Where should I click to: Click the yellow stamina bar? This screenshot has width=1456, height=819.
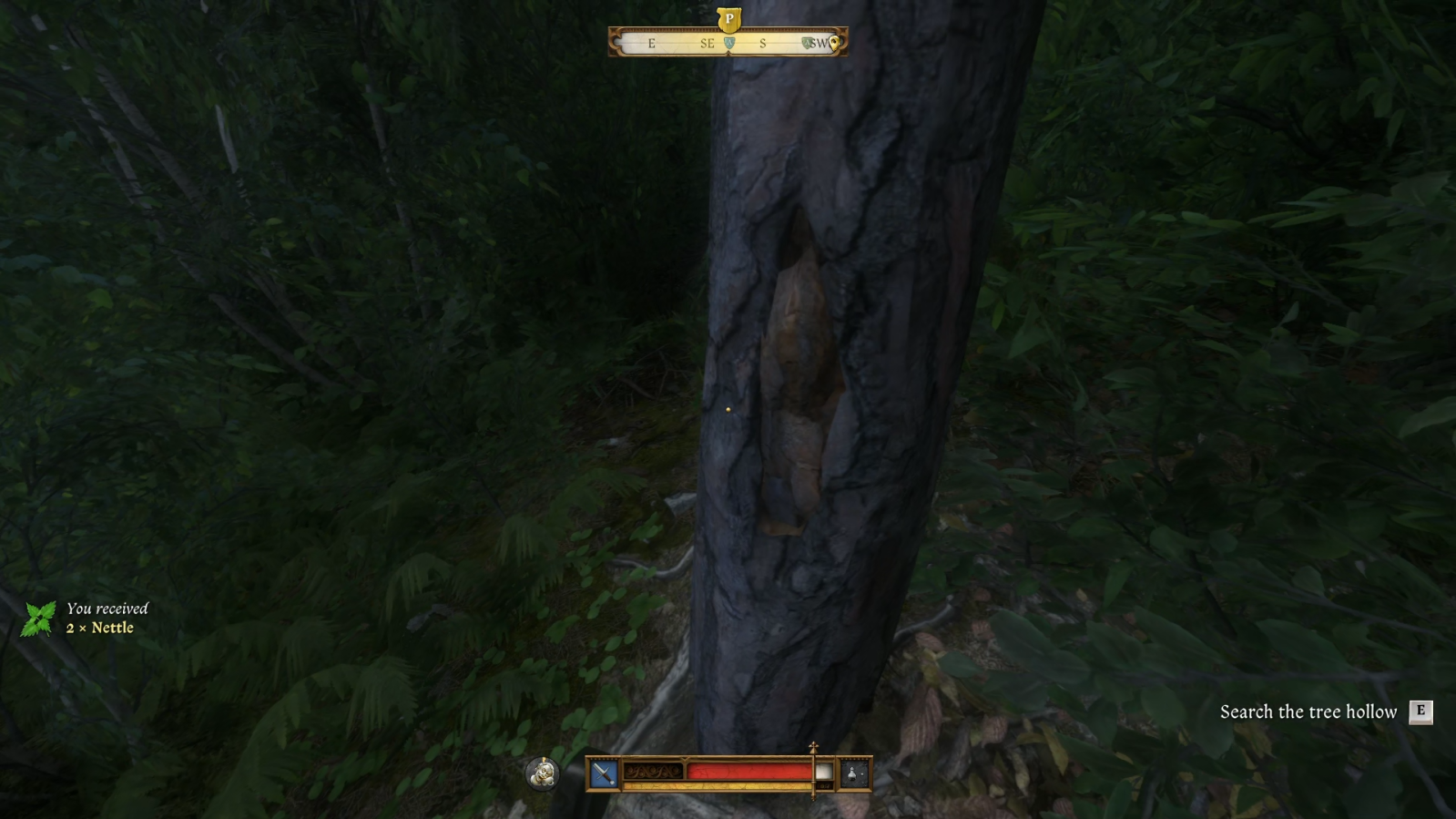point(719,784)
